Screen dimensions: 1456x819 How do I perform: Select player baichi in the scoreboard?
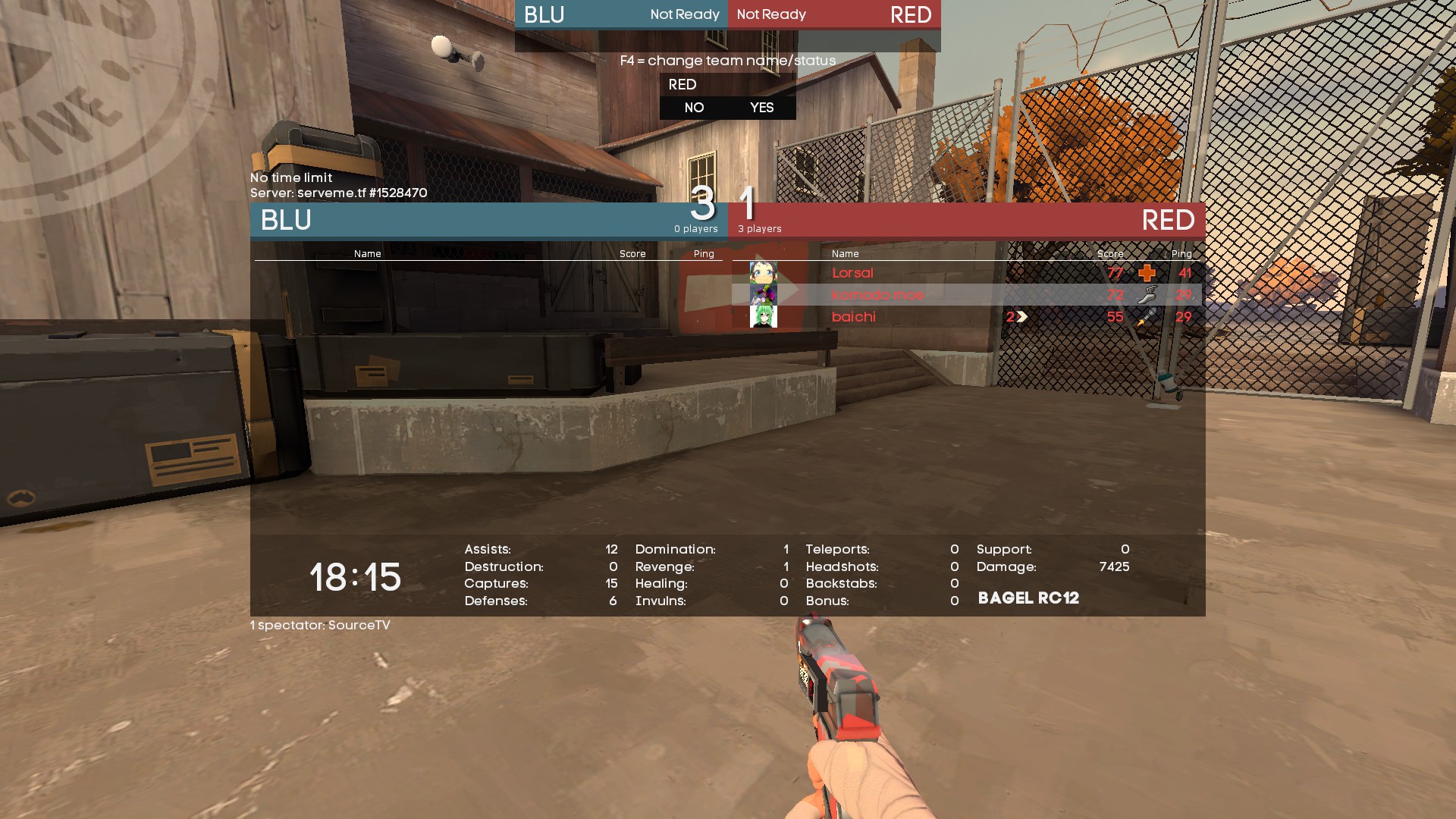pyautogui.click(x=853, y=317)
